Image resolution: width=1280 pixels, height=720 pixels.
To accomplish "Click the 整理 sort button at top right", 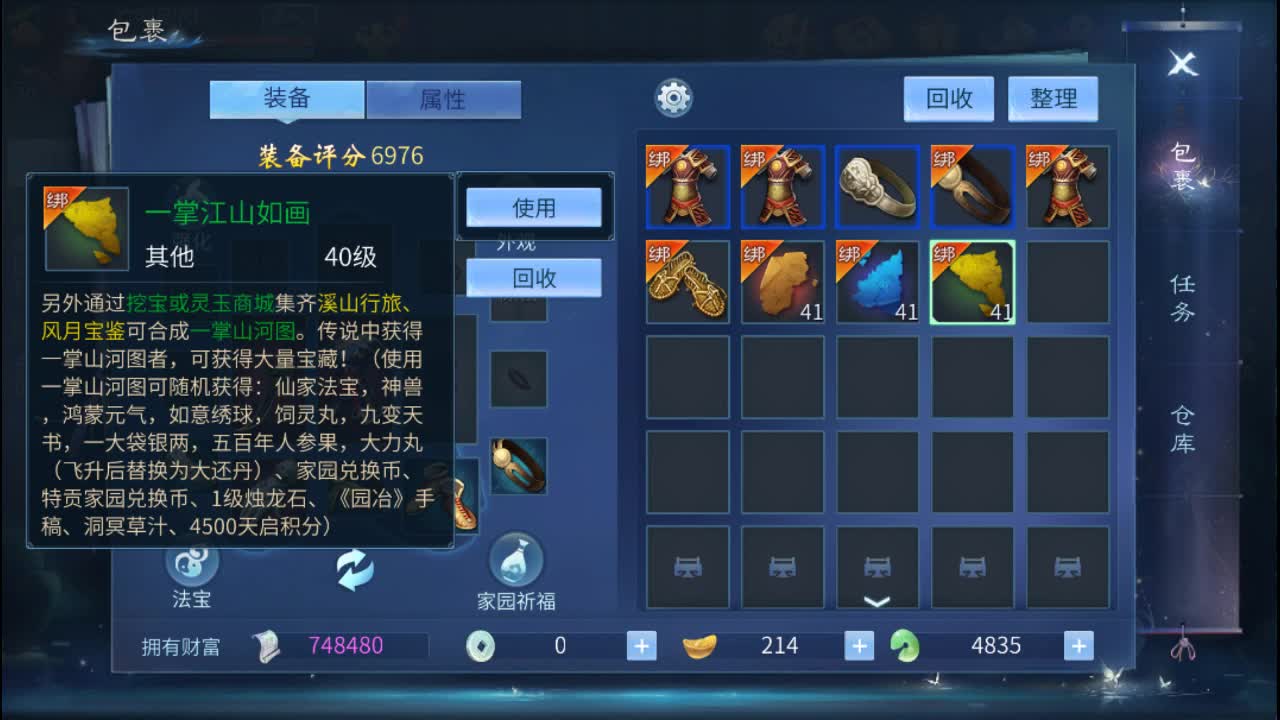I will pos(1053,98).
